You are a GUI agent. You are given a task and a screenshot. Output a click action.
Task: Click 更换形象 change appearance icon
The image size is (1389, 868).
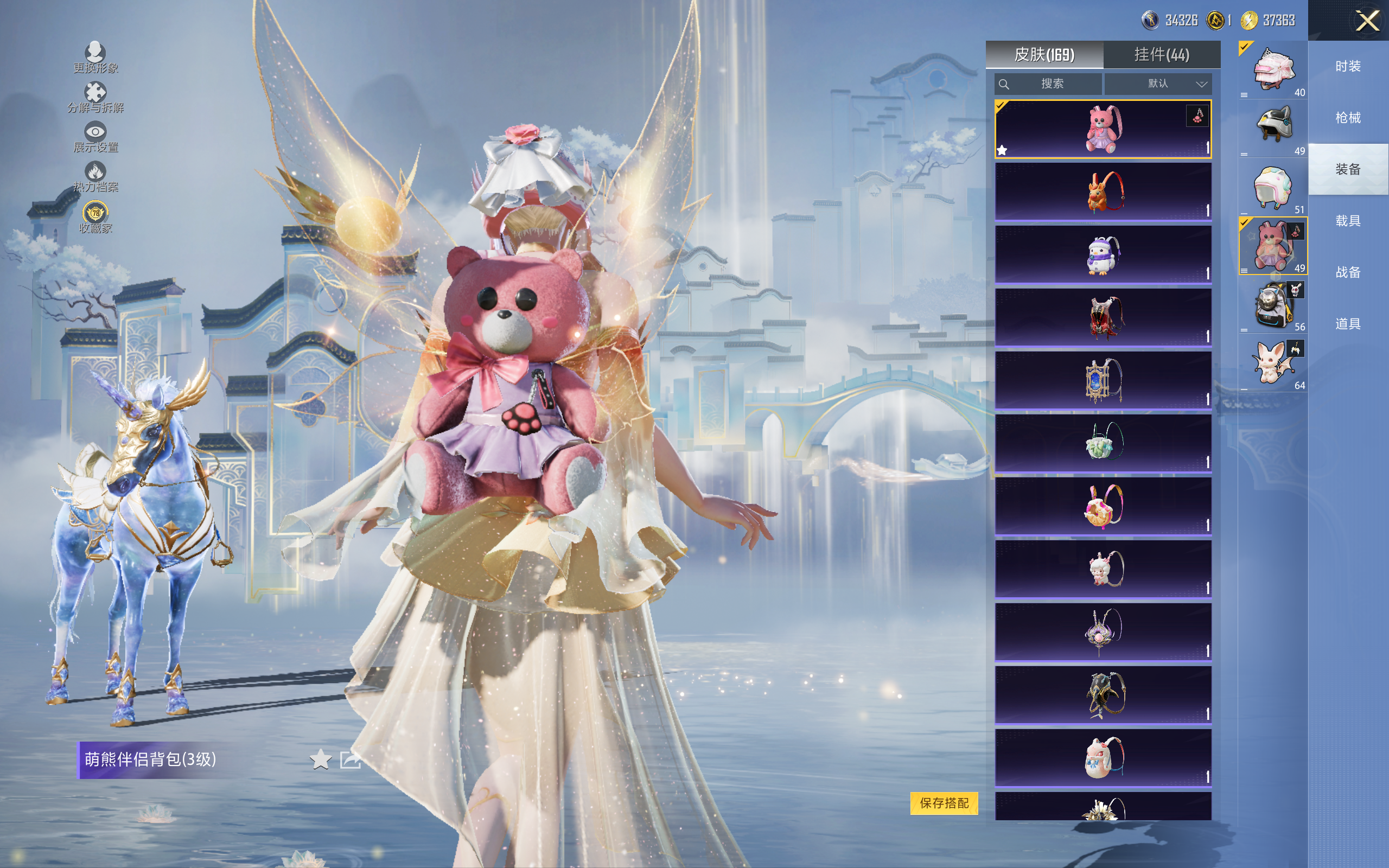(95, 57)
